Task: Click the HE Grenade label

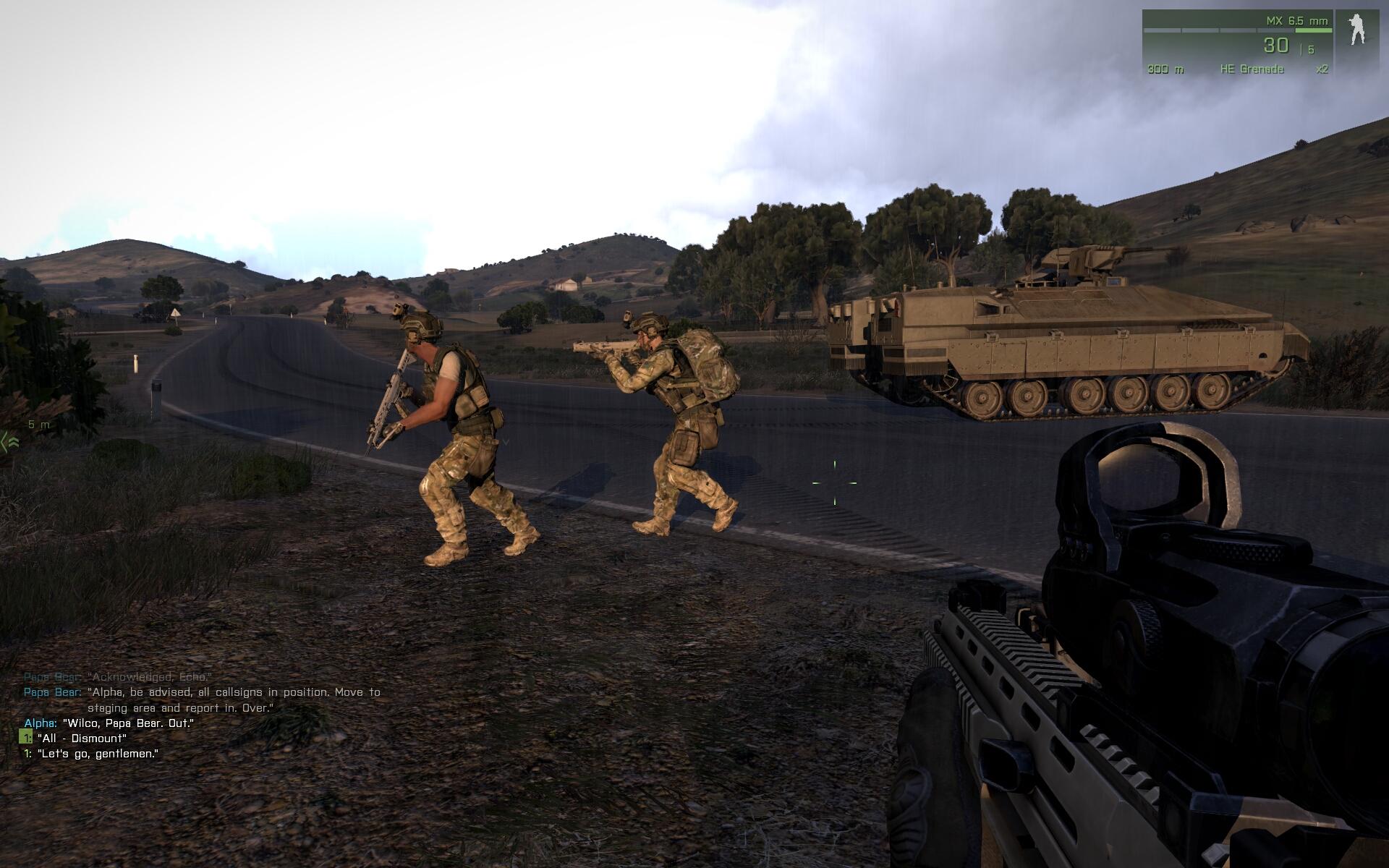Action: 1252,69
